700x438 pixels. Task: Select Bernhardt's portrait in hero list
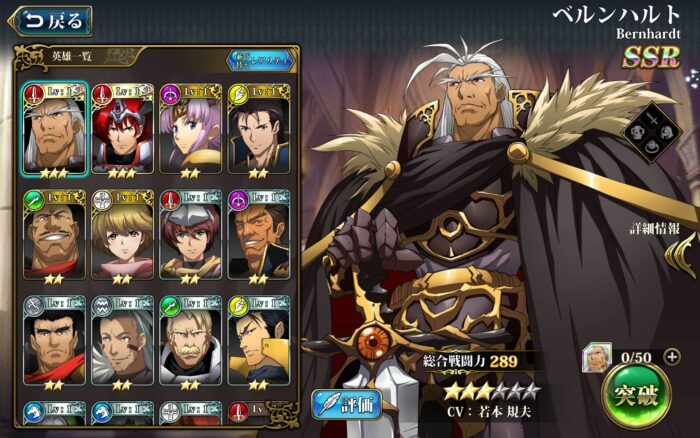(53, 128)
